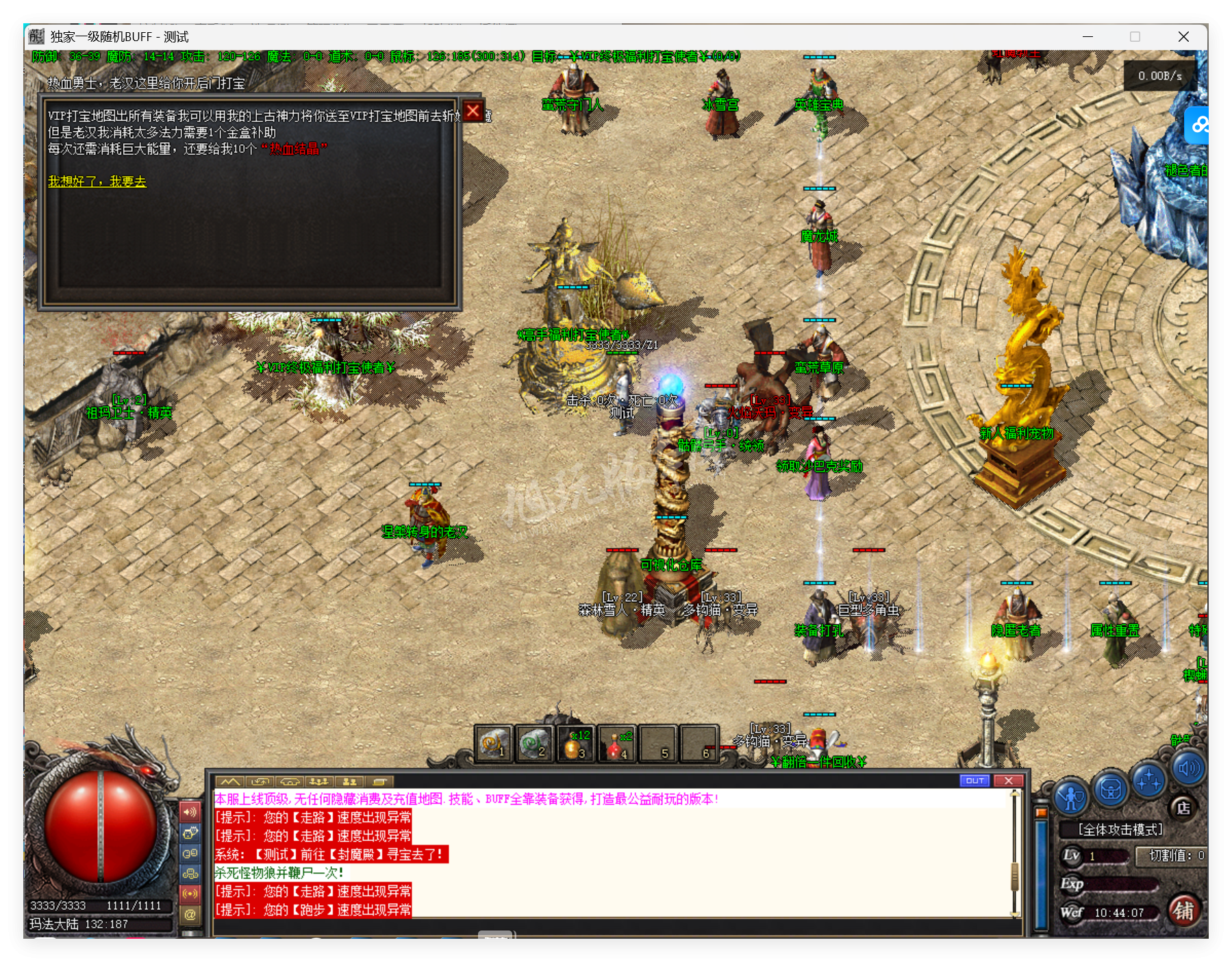Pop out the chat window with OUT button

coord(975,781)
